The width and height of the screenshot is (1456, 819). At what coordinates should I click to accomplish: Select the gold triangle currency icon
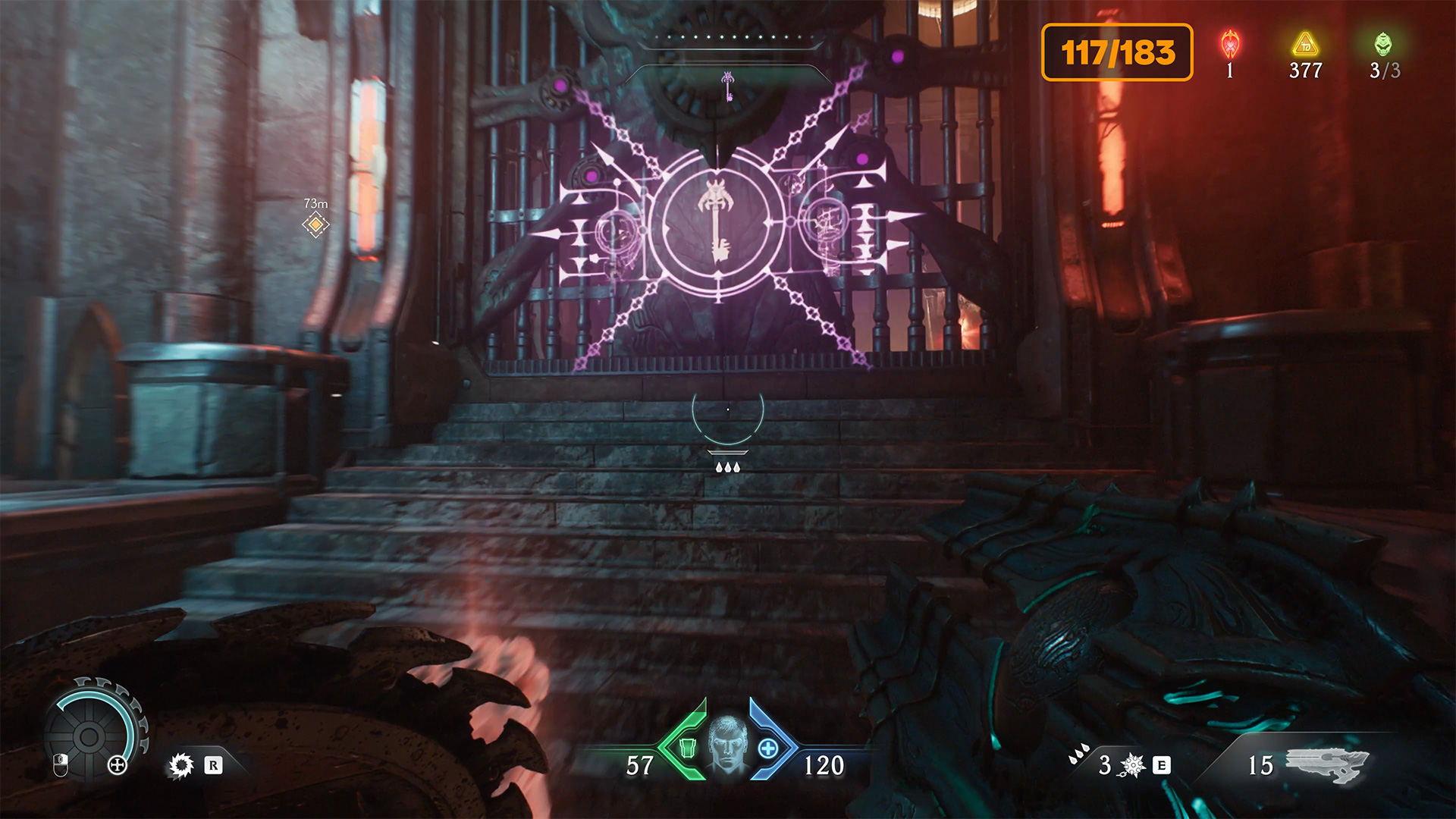point(1305,45)
